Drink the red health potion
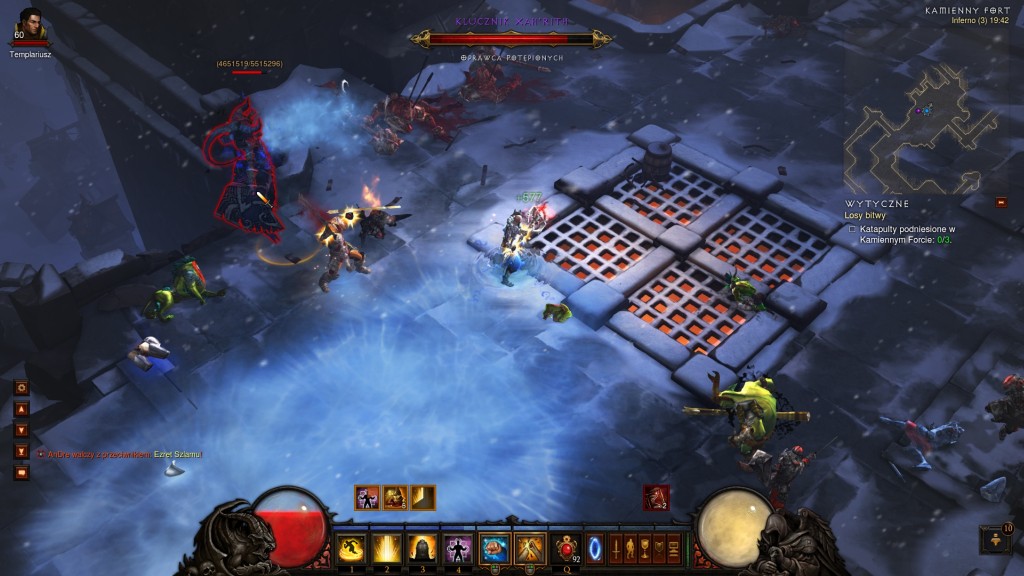The width and height of the screenshot is (1024, 576). pos(568,548)
